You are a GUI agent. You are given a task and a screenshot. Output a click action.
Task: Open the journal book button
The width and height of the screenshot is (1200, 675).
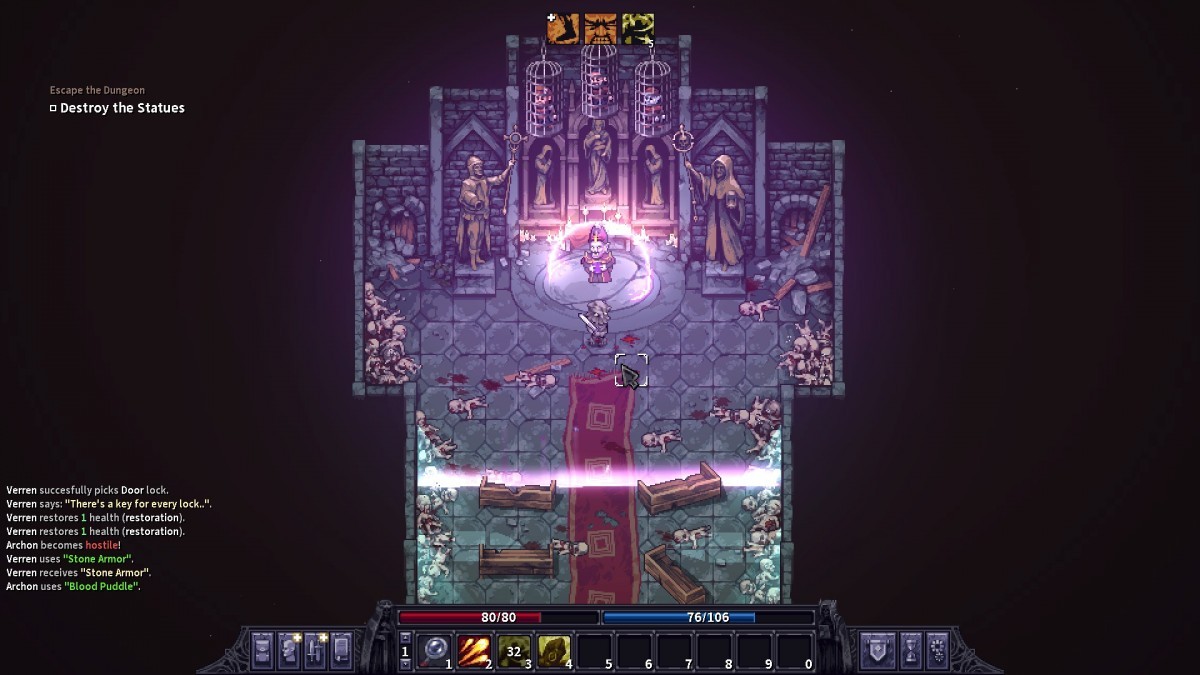(342, 650)
